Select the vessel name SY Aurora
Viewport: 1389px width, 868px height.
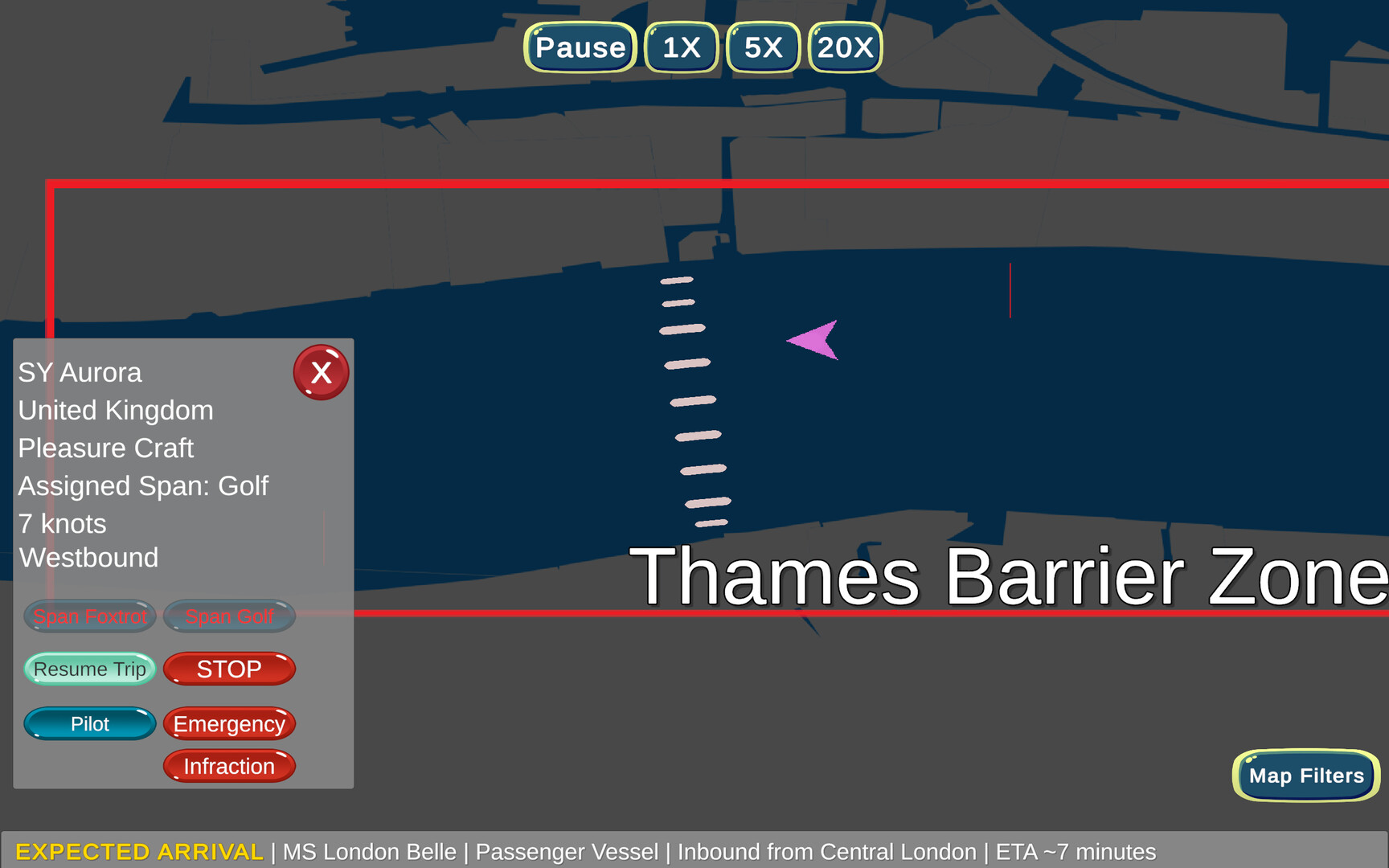(x=80, y=372)
